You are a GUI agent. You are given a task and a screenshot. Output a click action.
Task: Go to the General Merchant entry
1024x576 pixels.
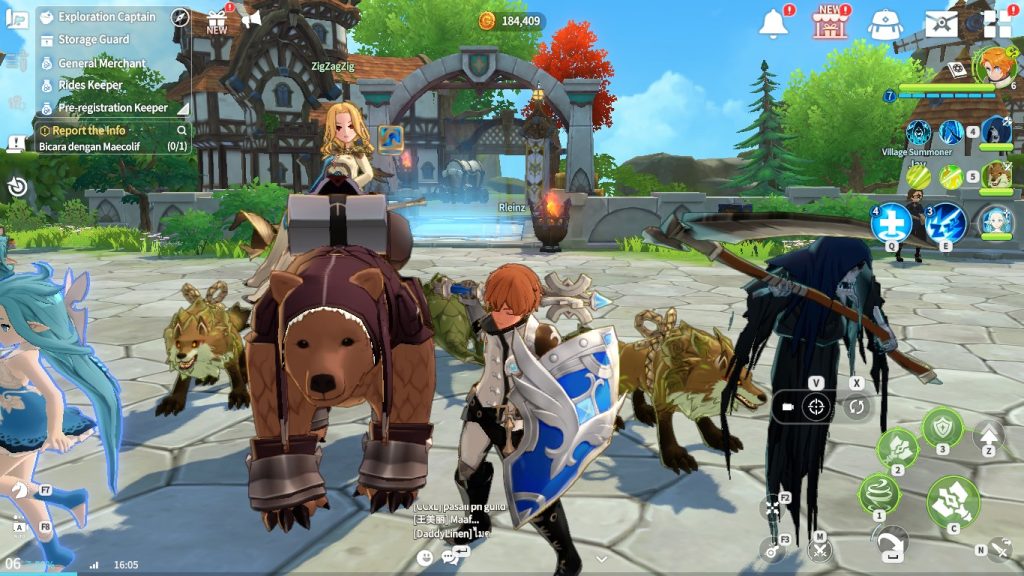point(101,63)
